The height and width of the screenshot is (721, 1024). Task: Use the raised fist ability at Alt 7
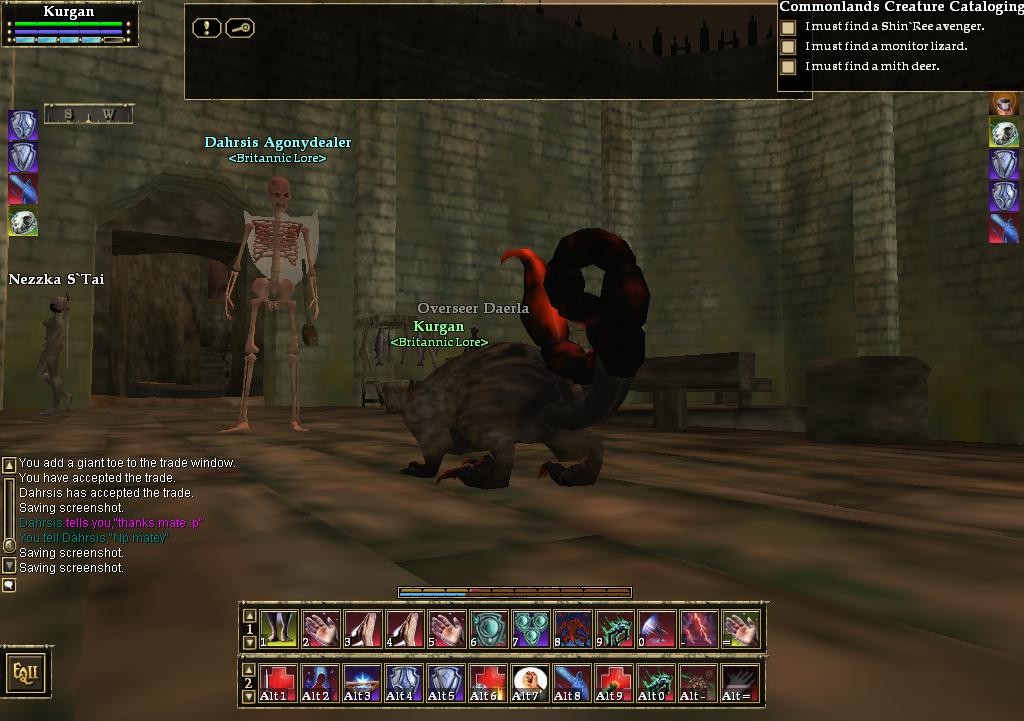coord(531,683)
